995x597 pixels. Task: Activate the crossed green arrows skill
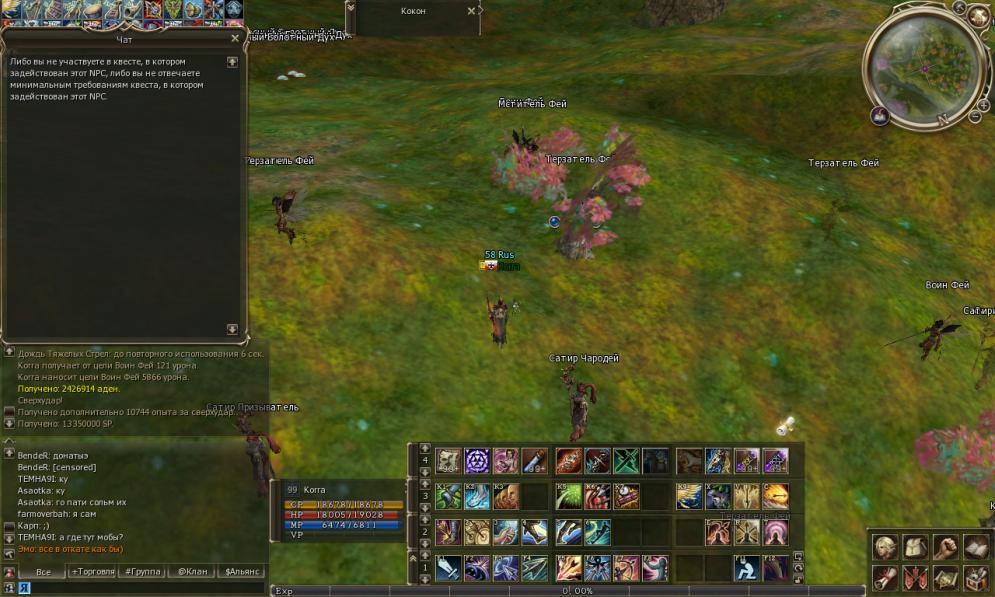point(627,461)
